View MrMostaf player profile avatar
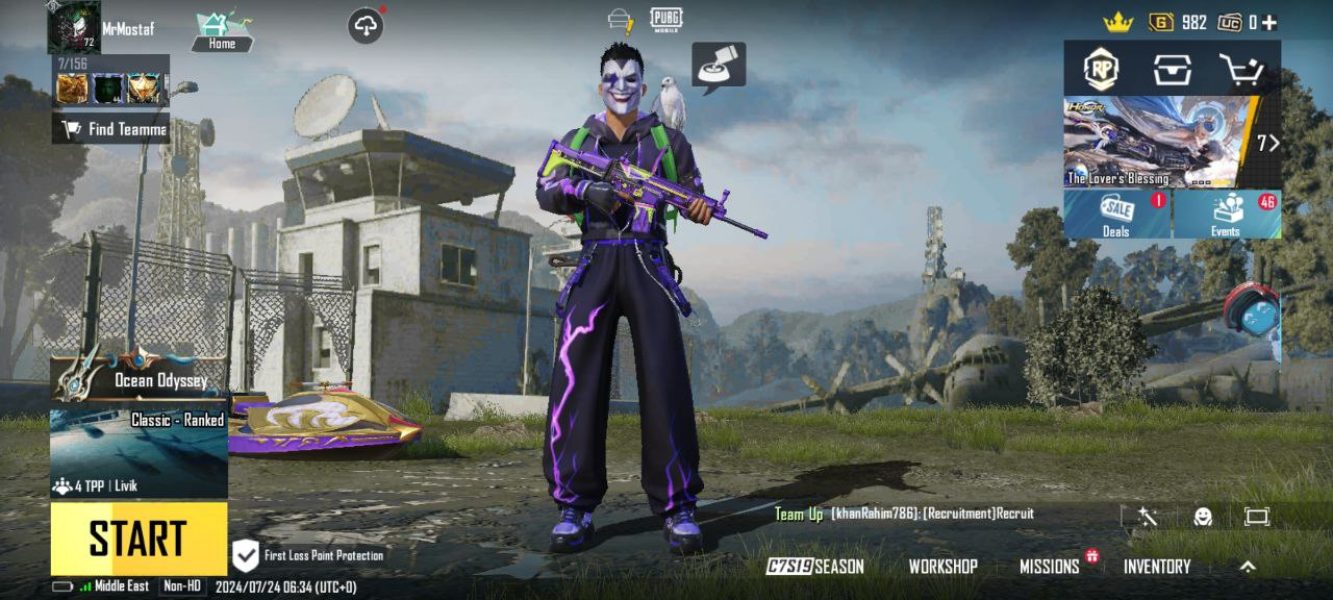The width and height of the screenshot is (1333, 600). pyautogui.click(x=73, y=28)
